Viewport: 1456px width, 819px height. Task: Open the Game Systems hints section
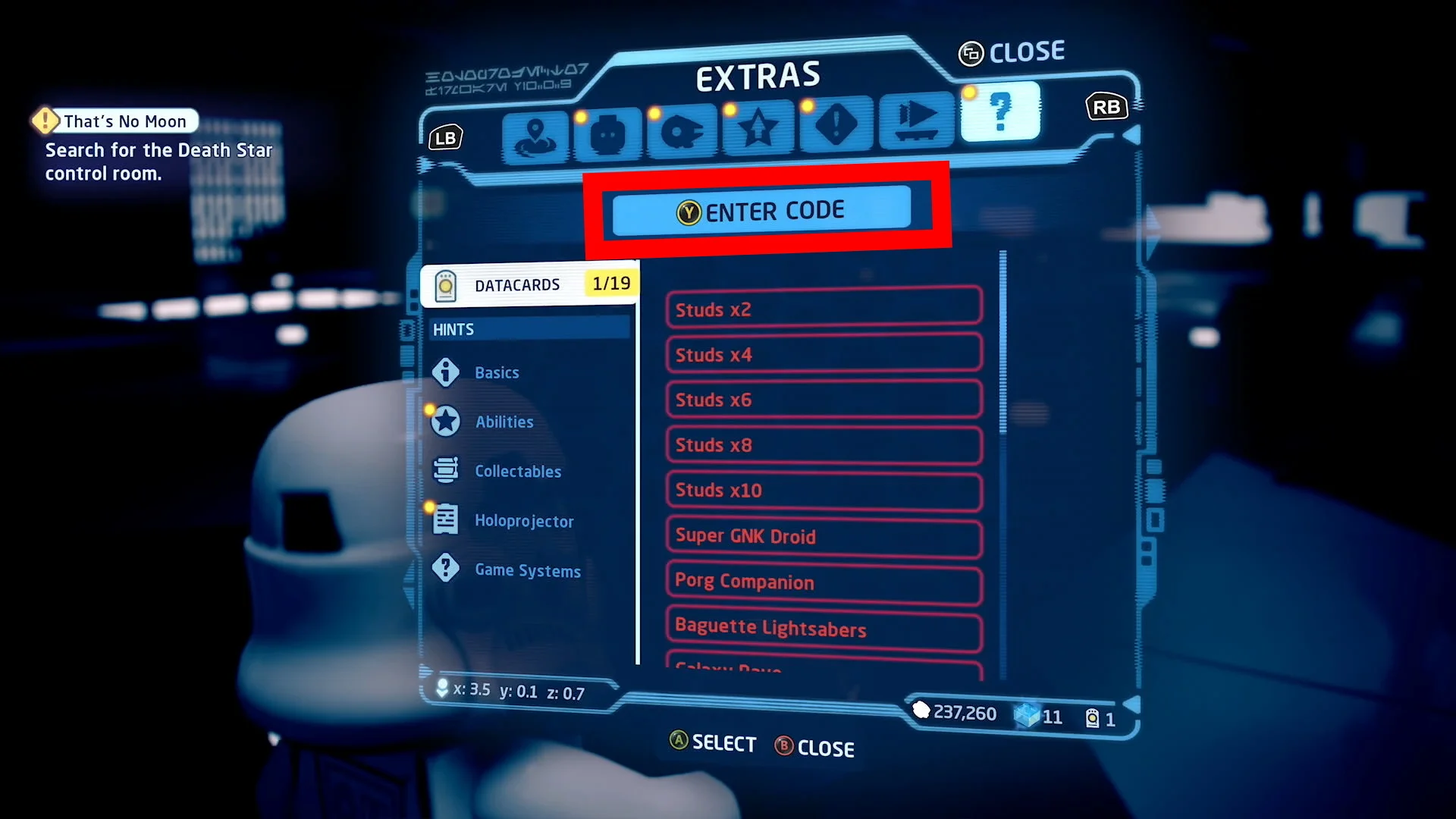pyautogui.click(x=527, y=570)
